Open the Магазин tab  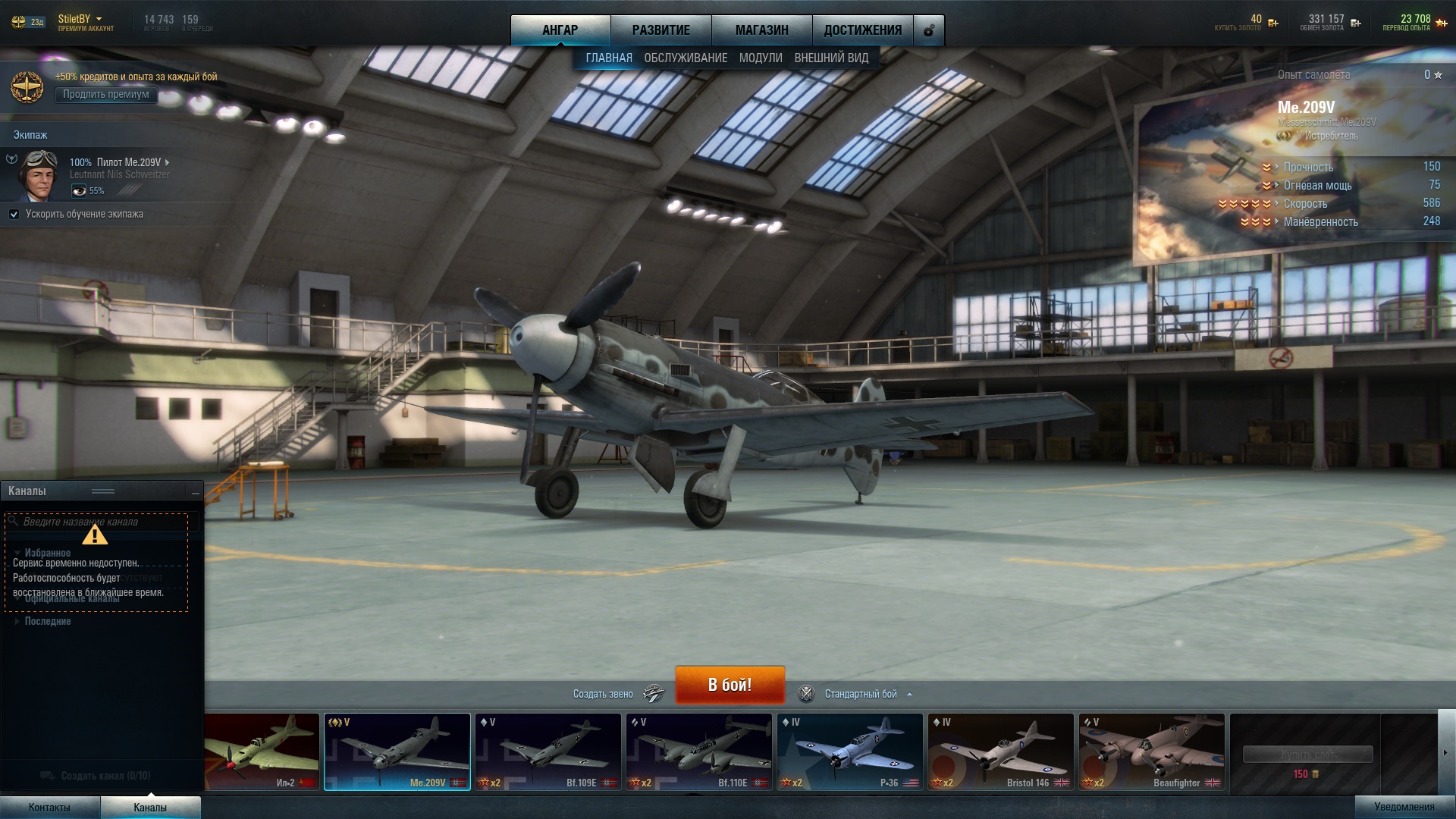click(761, 30)
